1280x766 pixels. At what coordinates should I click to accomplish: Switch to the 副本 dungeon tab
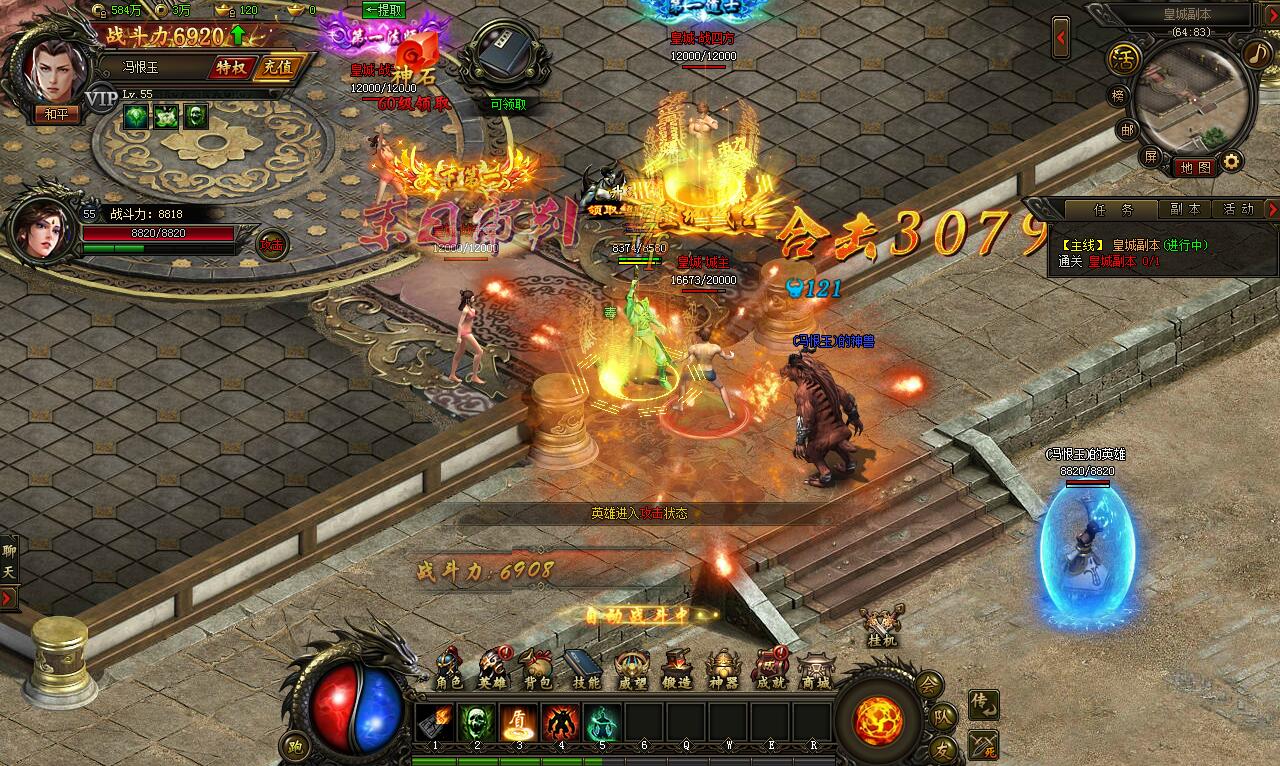(x=1185, y=209)
